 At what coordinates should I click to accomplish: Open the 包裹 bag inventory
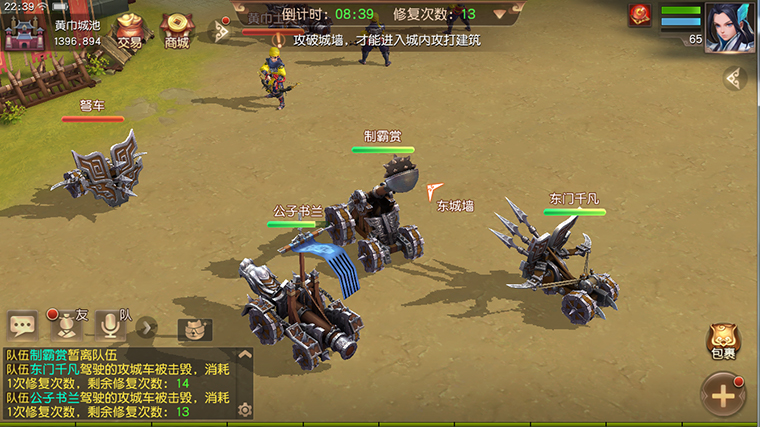(722, 341)
